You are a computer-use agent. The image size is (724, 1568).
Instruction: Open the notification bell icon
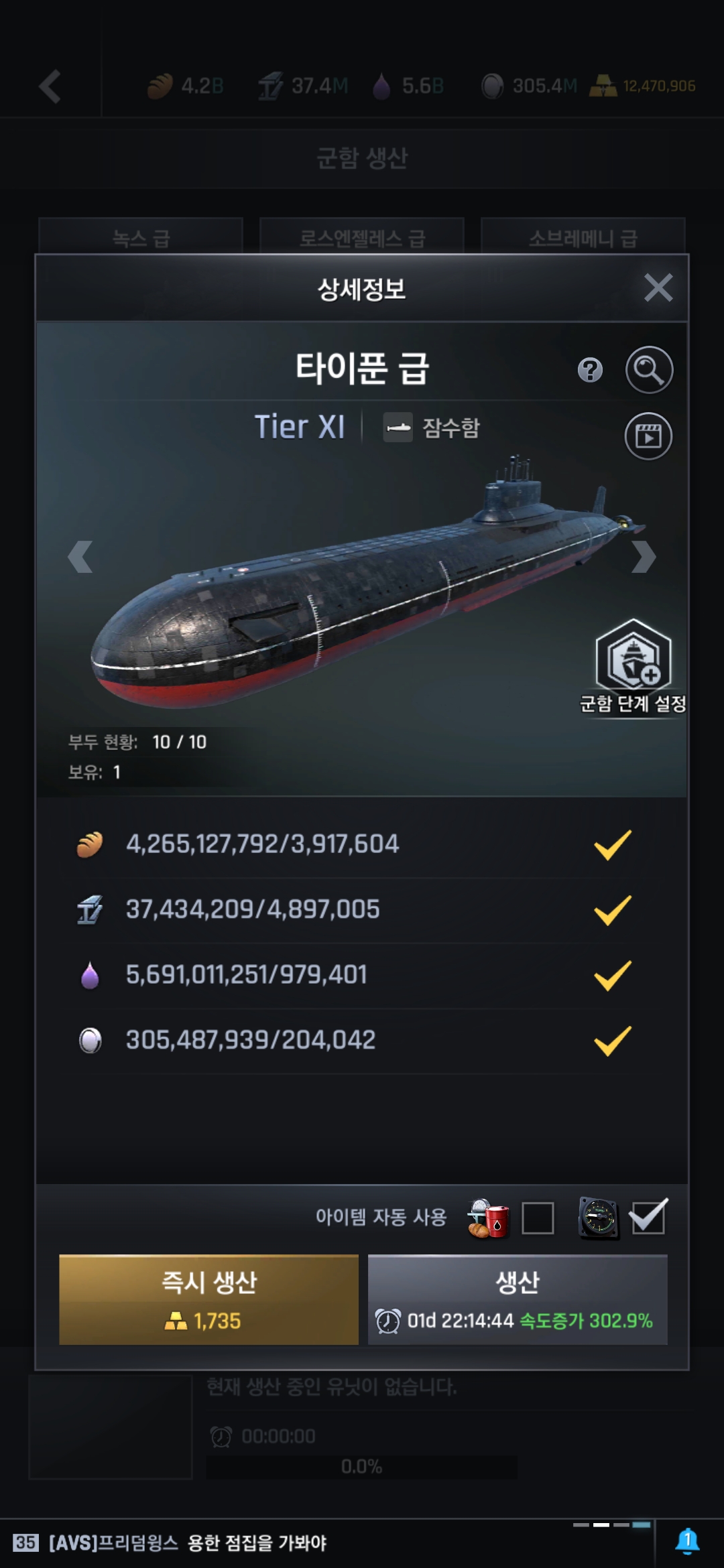[687, 1541]
